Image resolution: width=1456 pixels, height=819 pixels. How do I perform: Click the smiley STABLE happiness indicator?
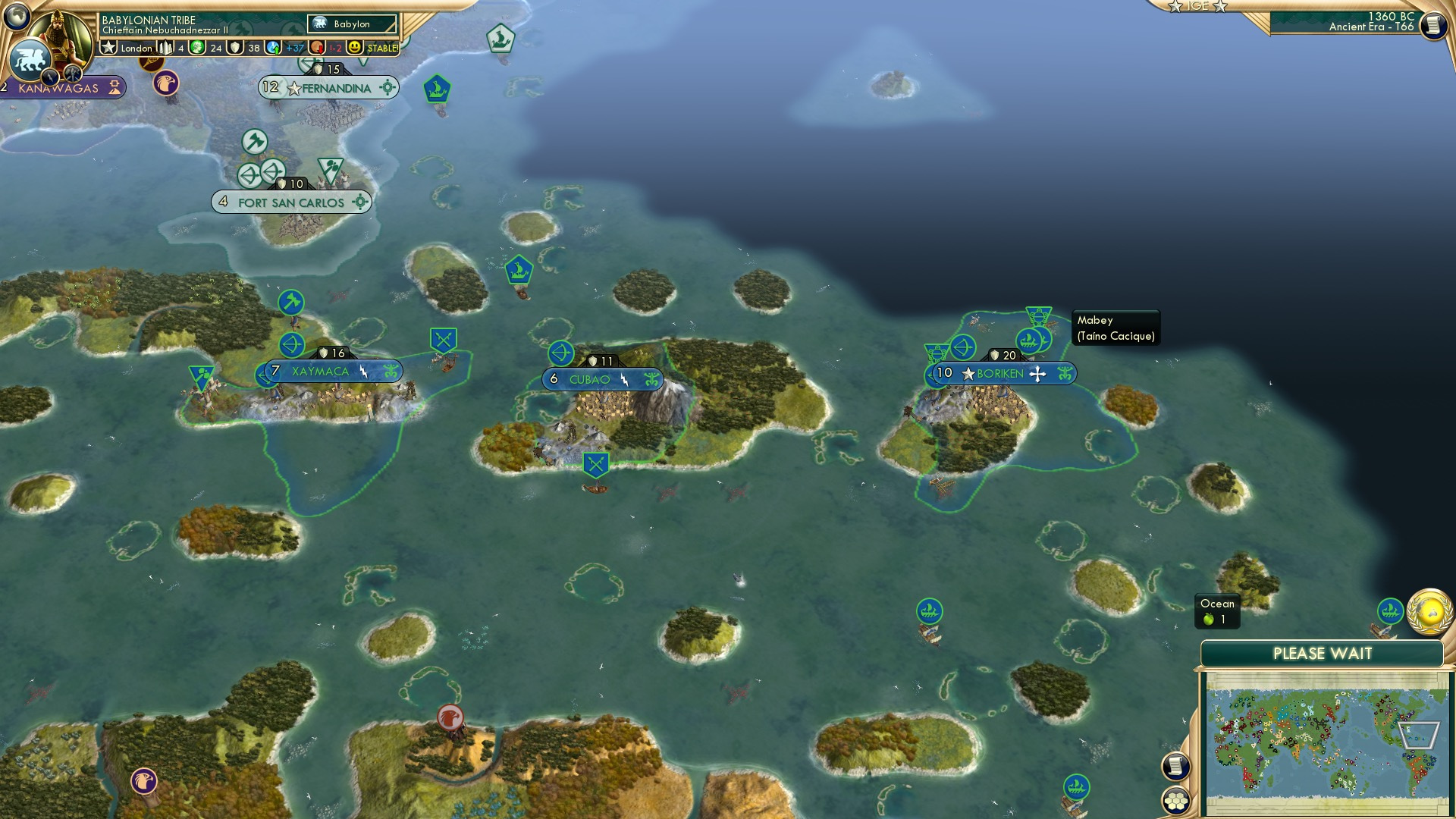[x=355, y=46]
